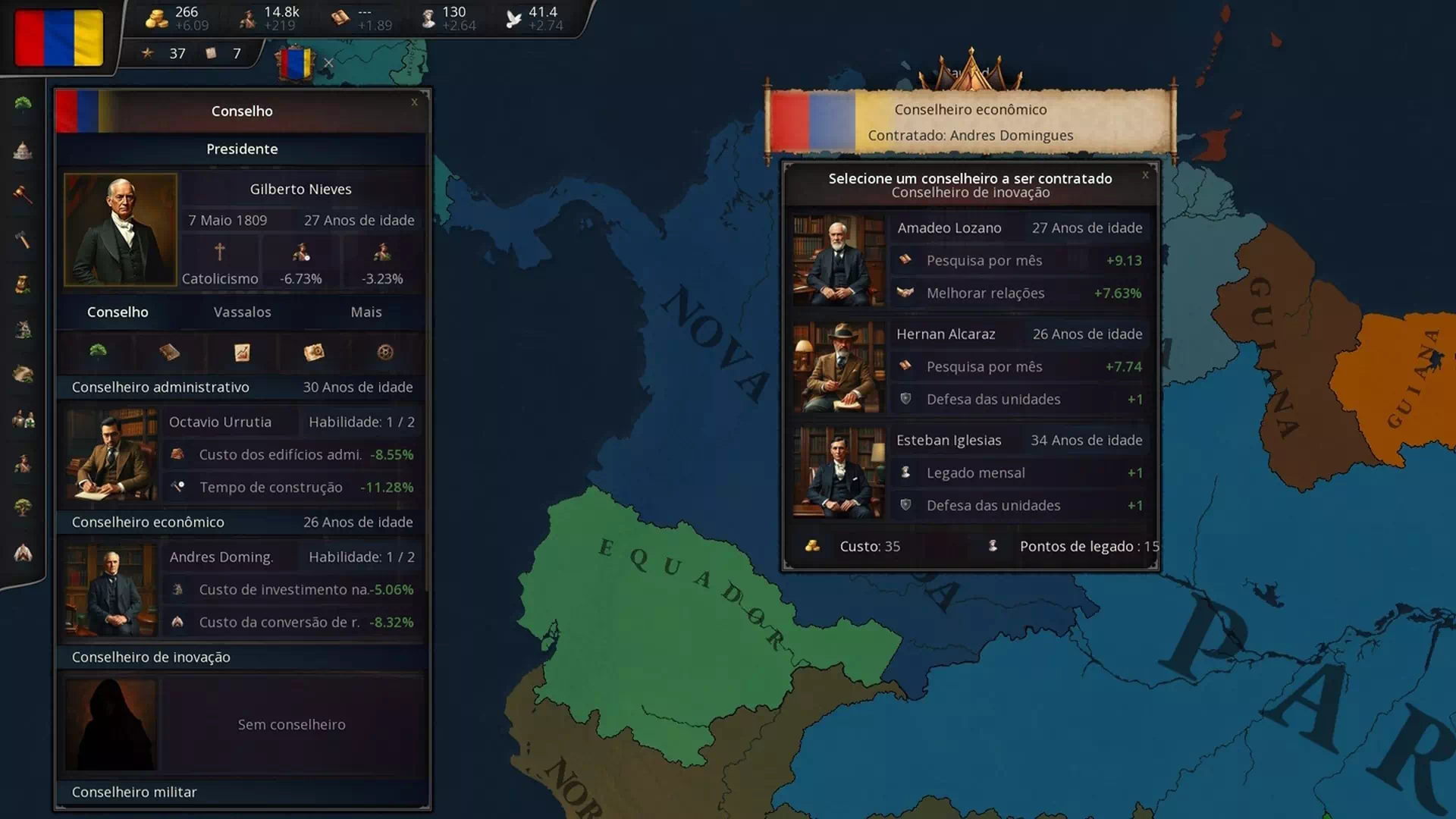Click President Gilberto Nieves portrait
Screen dimensions: 1456x819
(121, 230)
